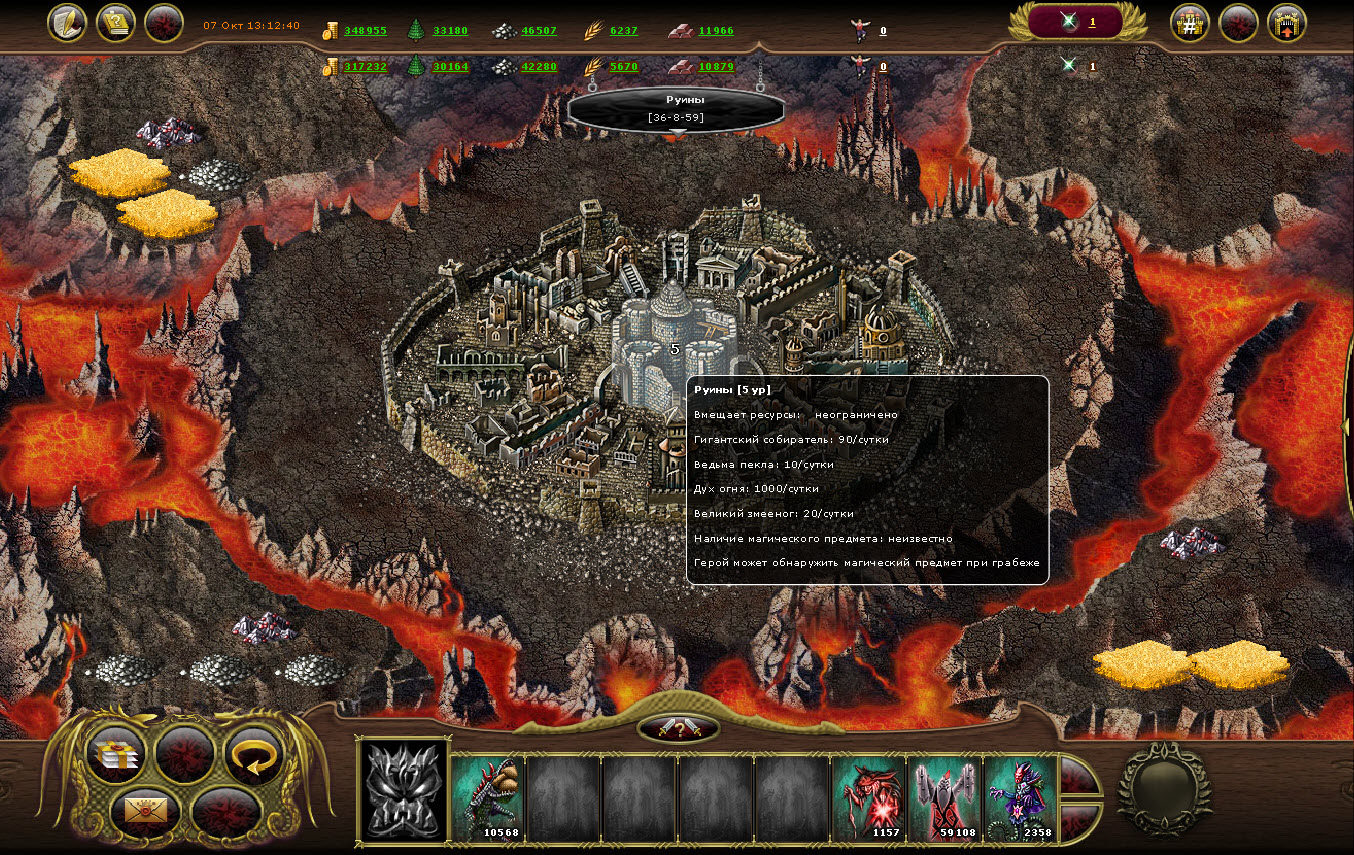Click the stone resource total 46507
The image size is (1354, 855).
tap(539, 31)
